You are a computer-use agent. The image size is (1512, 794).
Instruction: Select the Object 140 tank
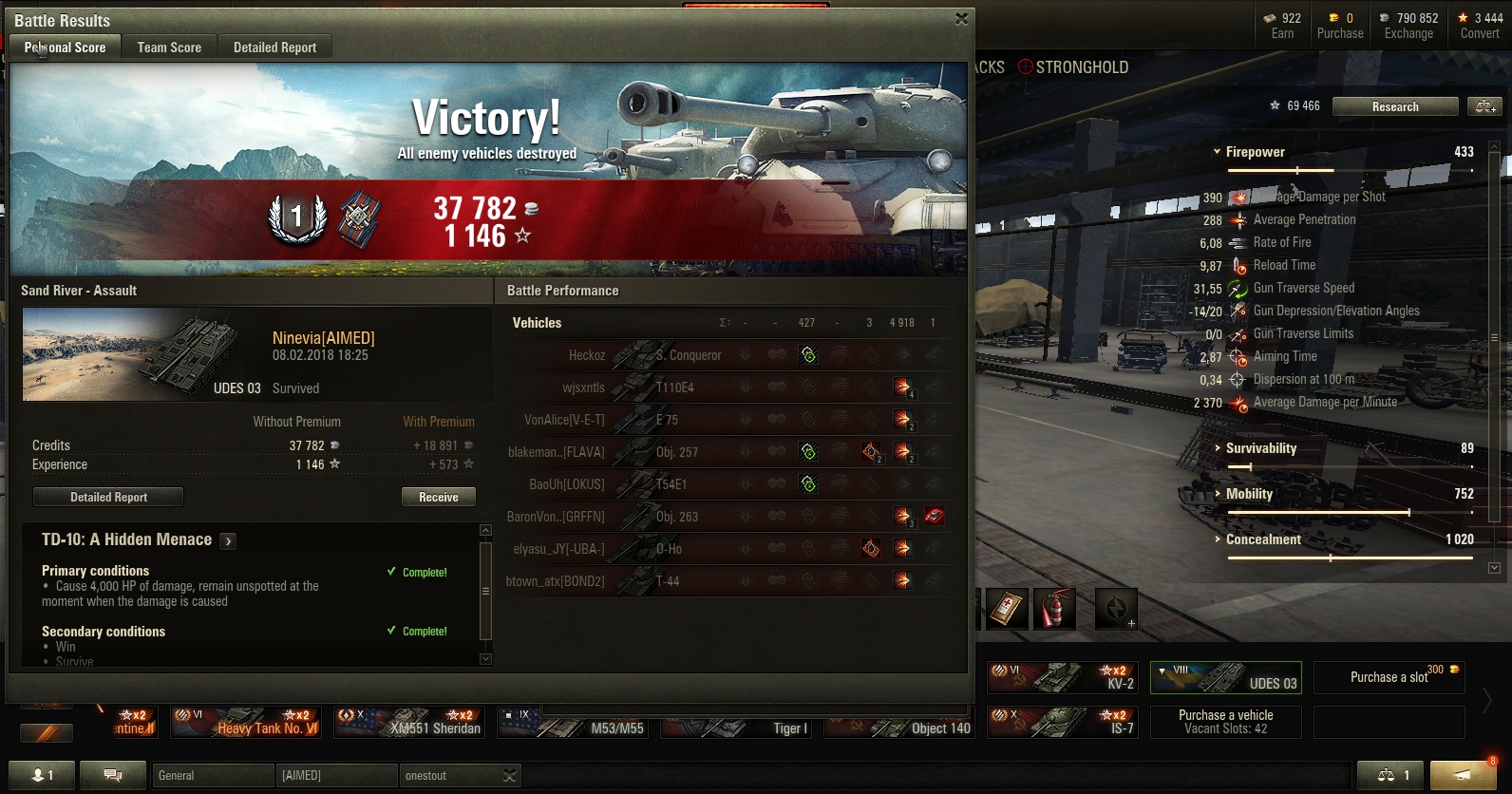coord(898,724)
